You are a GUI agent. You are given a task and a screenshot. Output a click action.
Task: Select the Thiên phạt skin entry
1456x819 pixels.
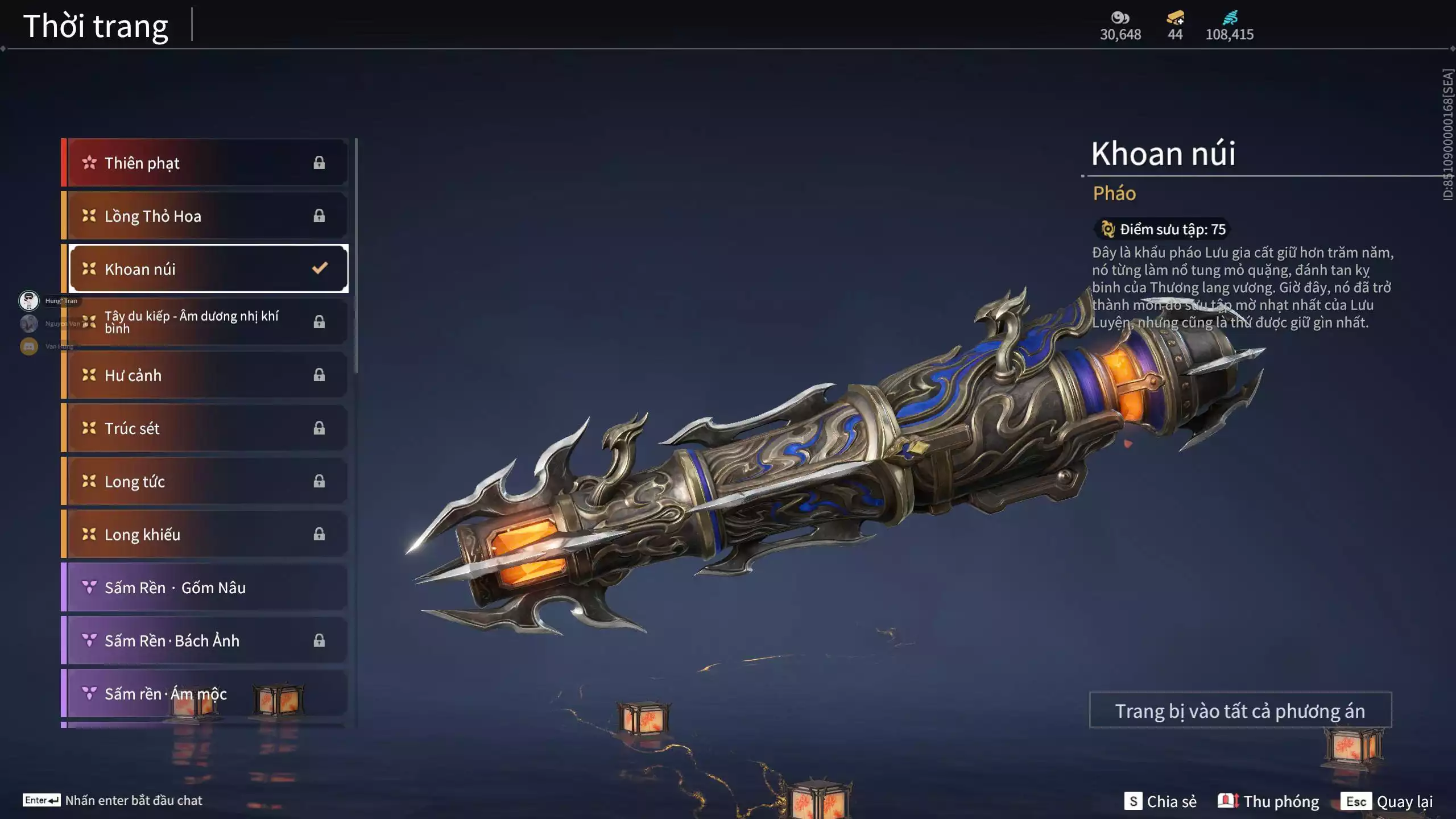tap(205, 163)
